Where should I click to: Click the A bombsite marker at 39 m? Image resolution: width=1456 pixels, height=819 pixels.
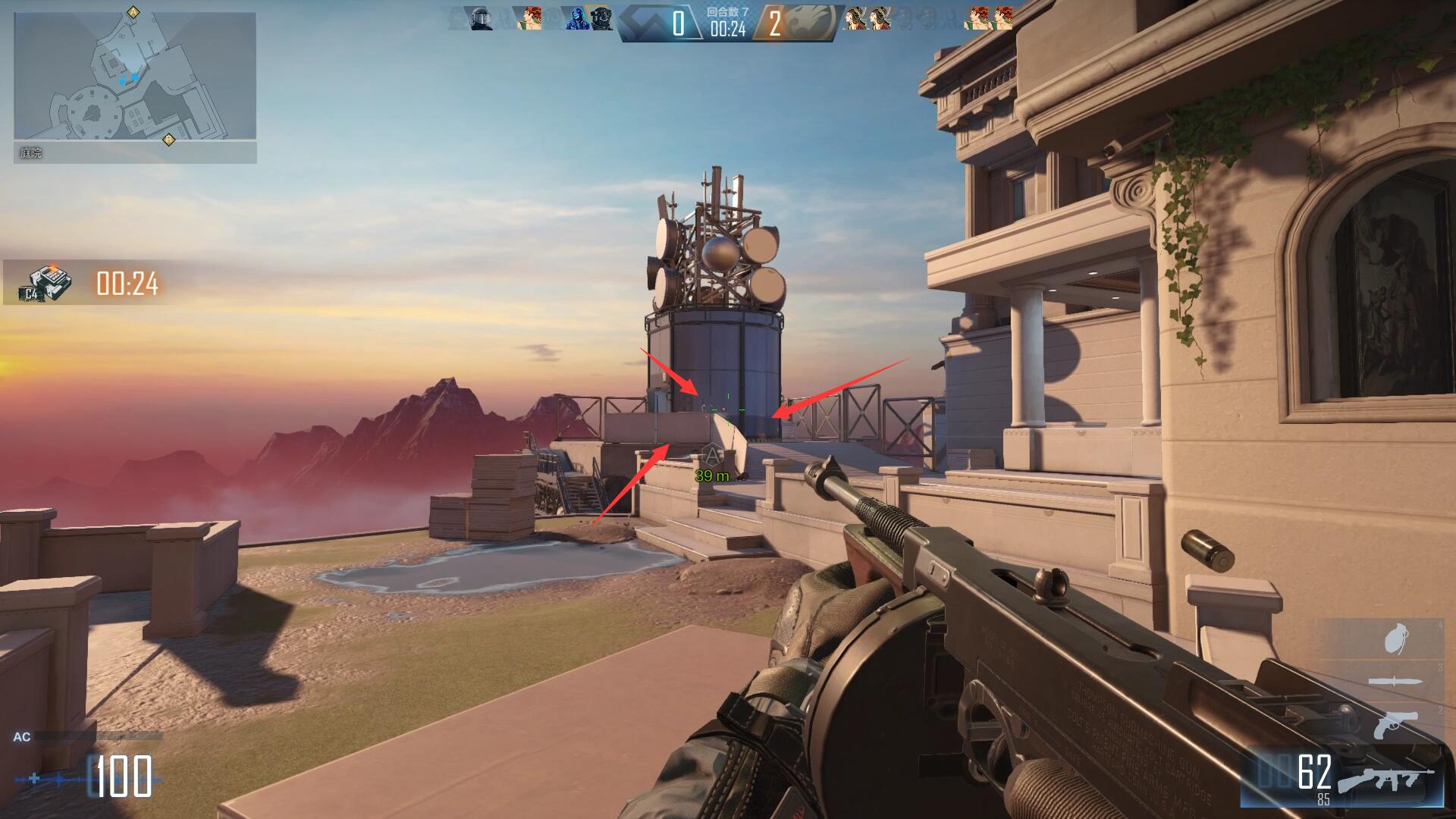click(x=711, y=455)
